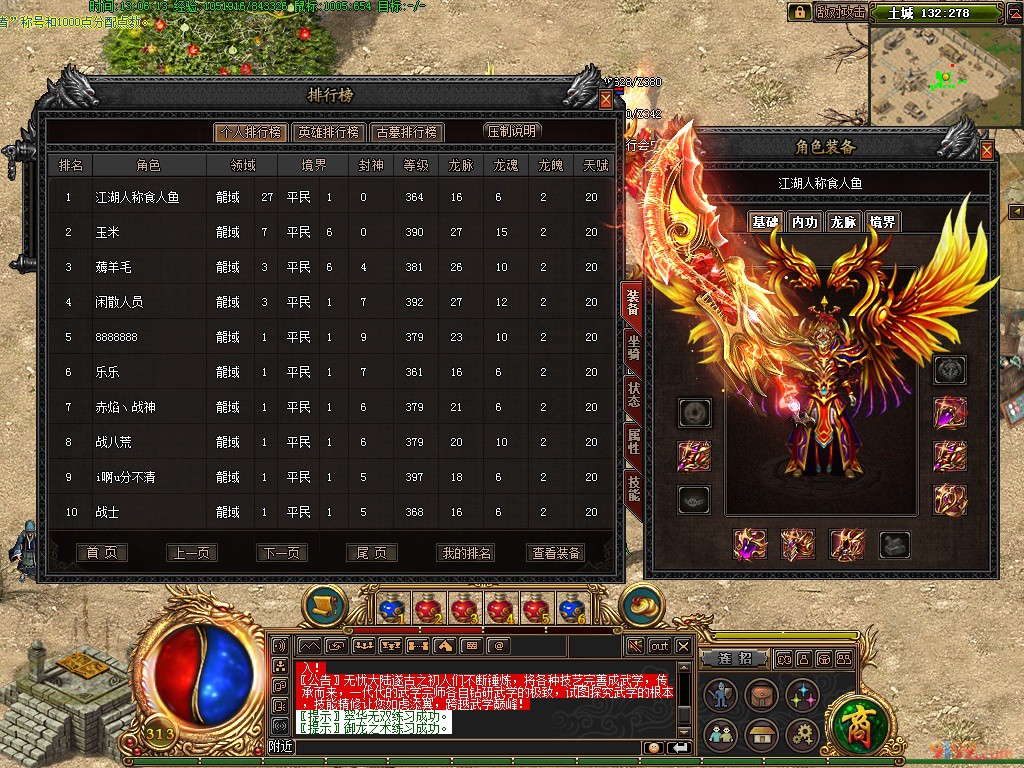
Task: Open the 古墓排行榜 ranking tab
Action: [406, 132]
